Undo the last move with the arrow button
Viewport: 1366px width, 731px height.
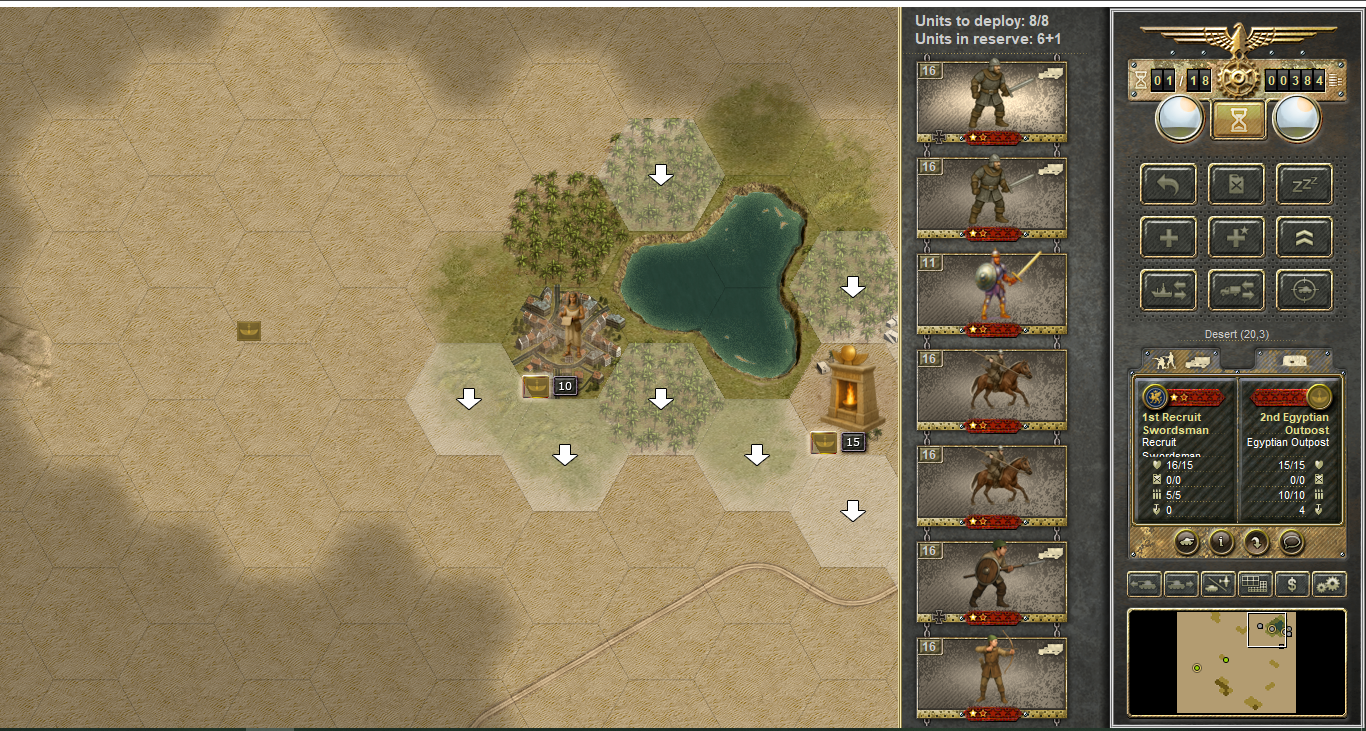(x=1169, y=185)
